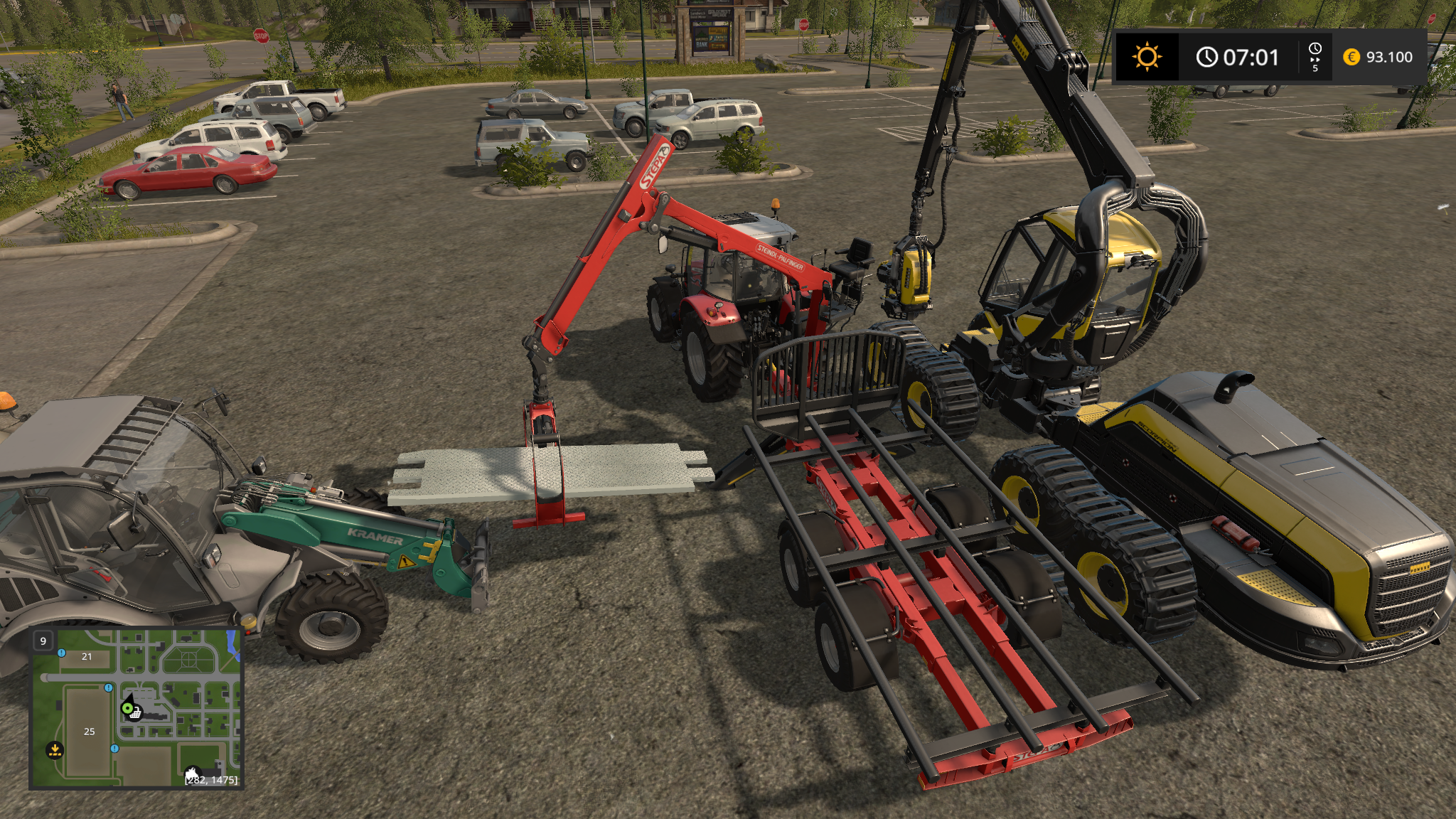
Task: Click the sun weather forecast icon
Action: tap(1147, 57)
